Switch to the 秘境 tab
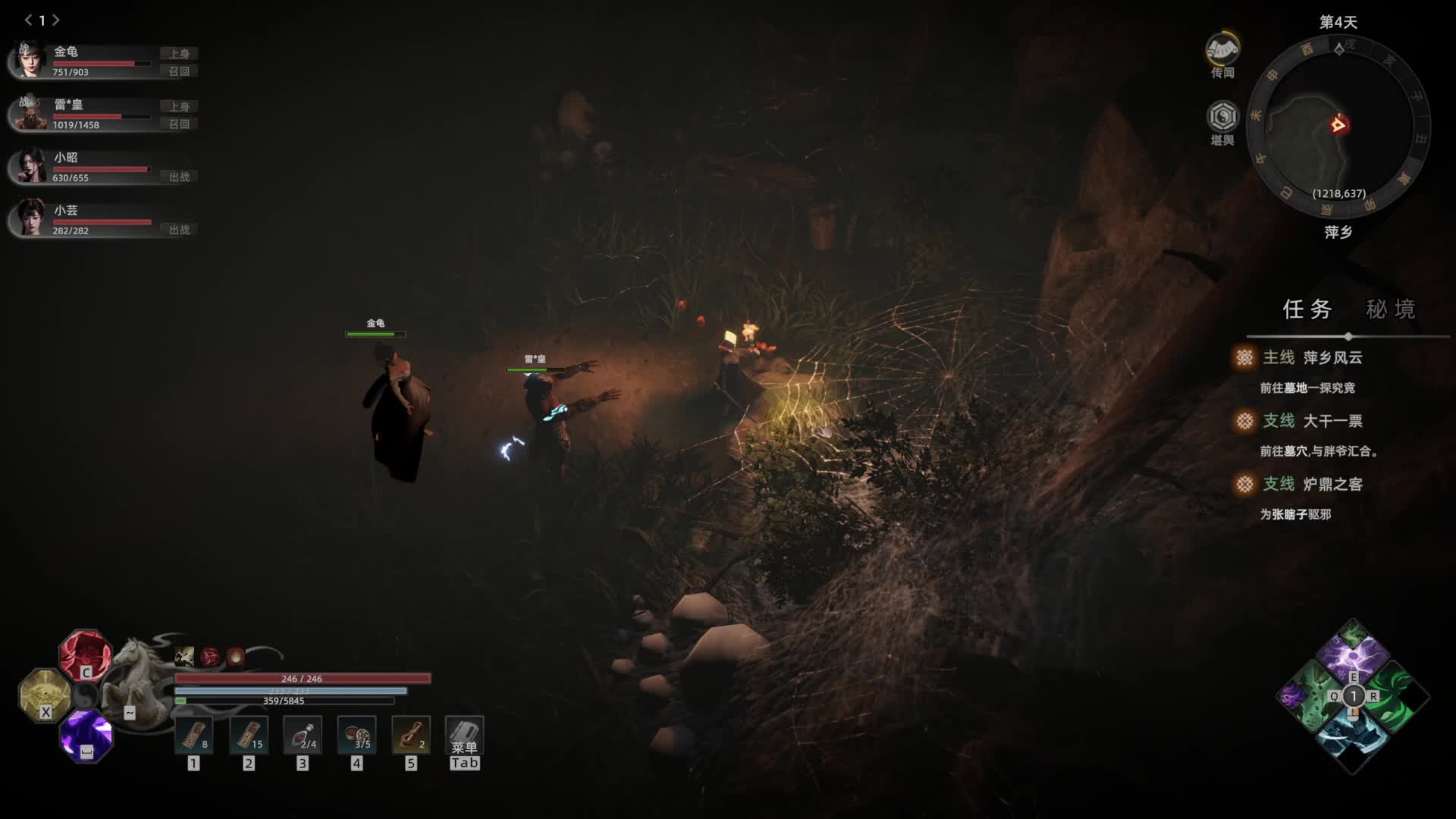The image size is (1456, 819). (1390, 309)
